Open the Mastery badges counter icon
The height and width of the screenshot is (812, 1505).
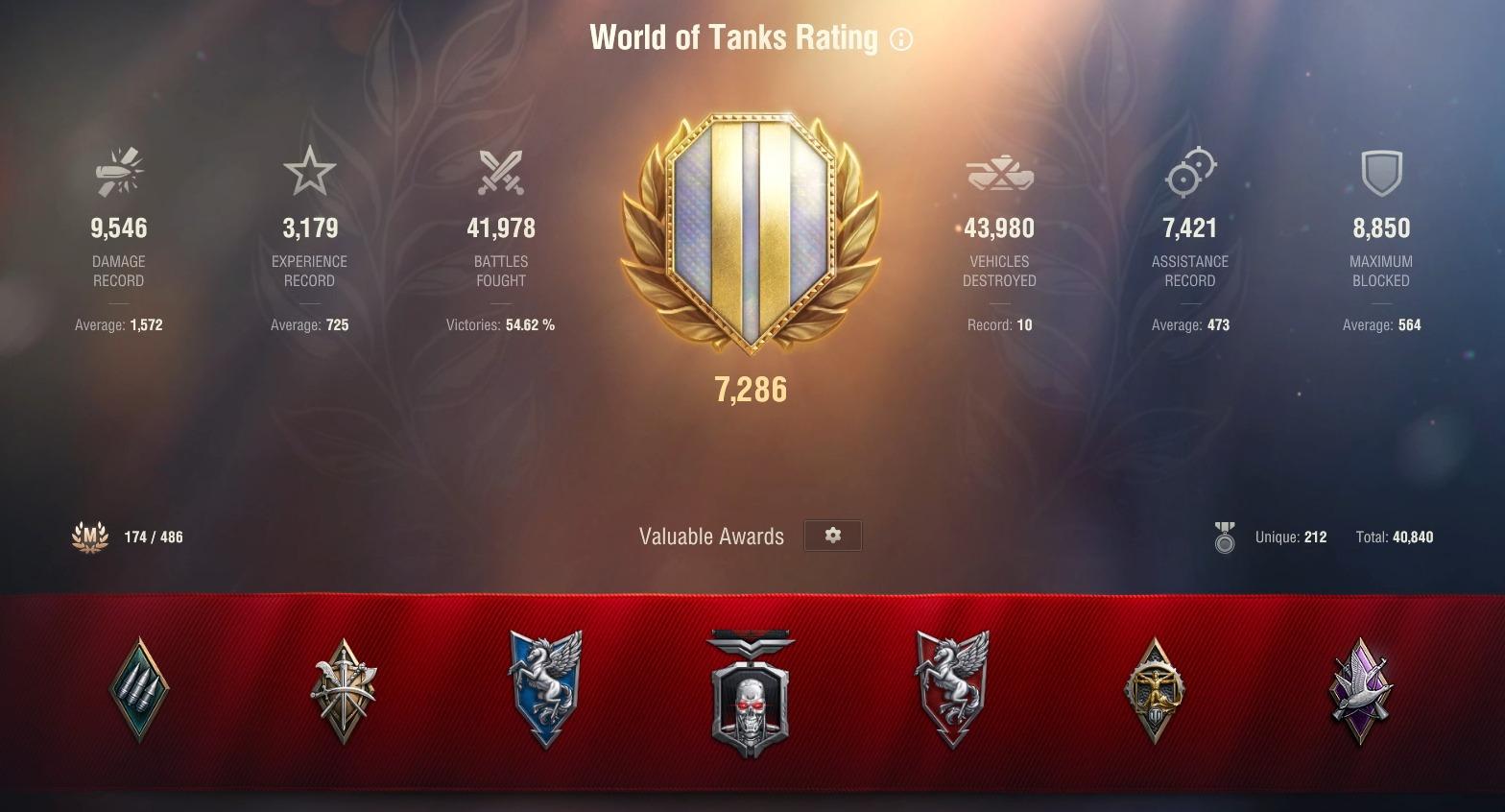(90, 537)
